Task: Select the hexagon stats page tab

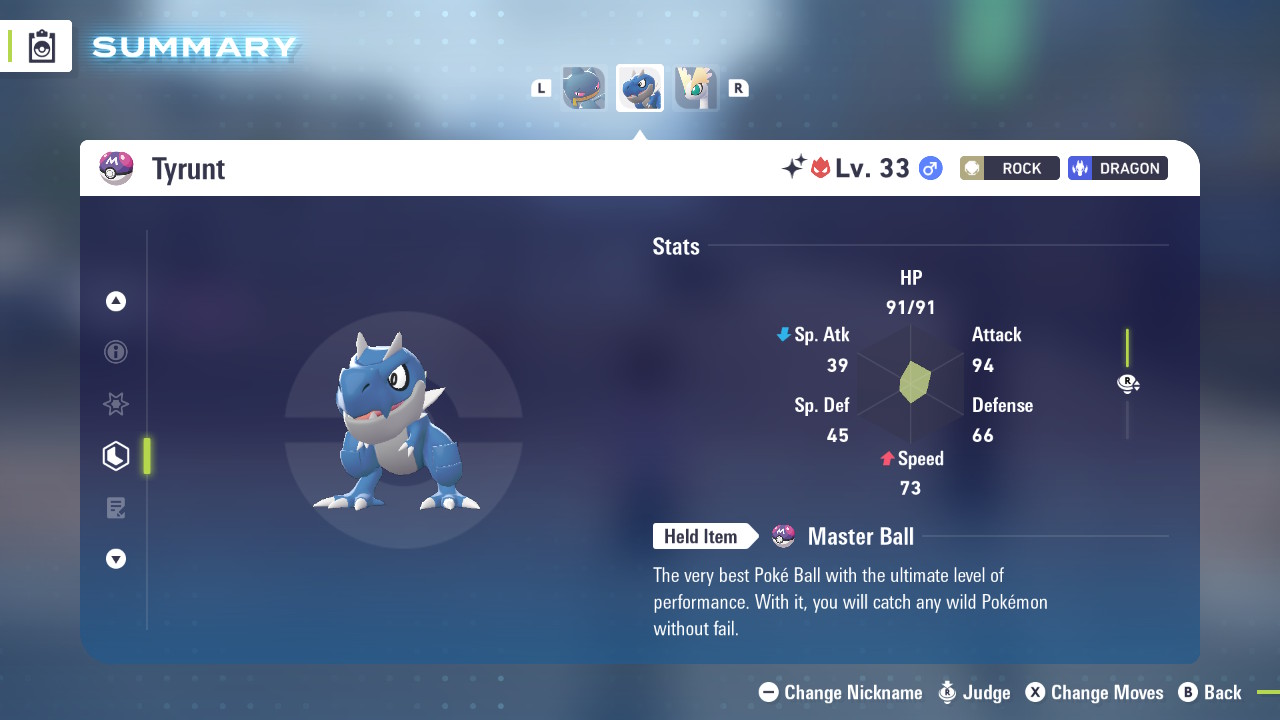Action: click(x=116, y=456)
